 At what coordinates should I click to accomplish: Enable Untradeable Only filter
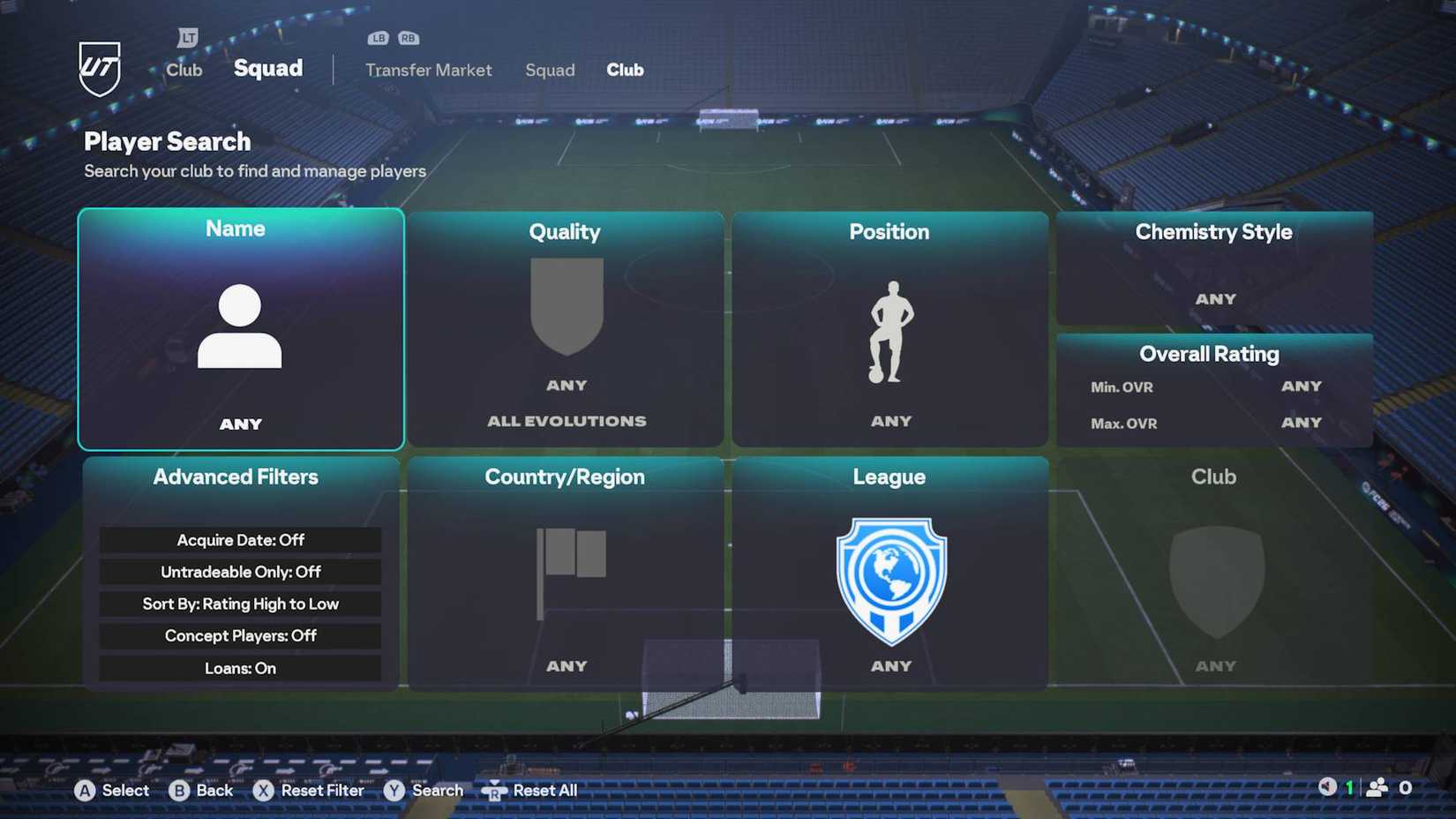[x=239, y=572]
